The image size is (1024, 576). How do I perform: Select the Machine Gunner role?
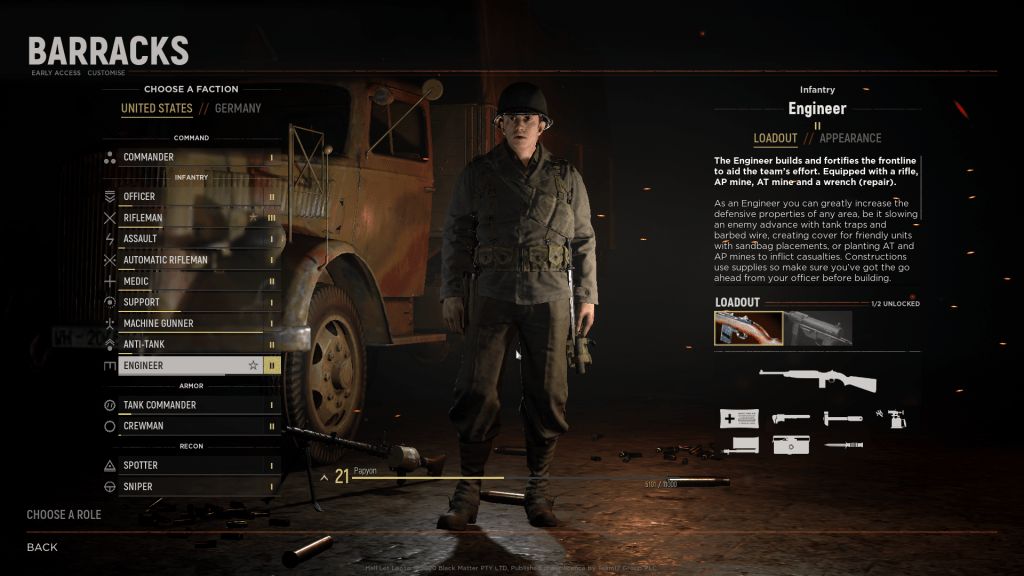coord(190,323)
